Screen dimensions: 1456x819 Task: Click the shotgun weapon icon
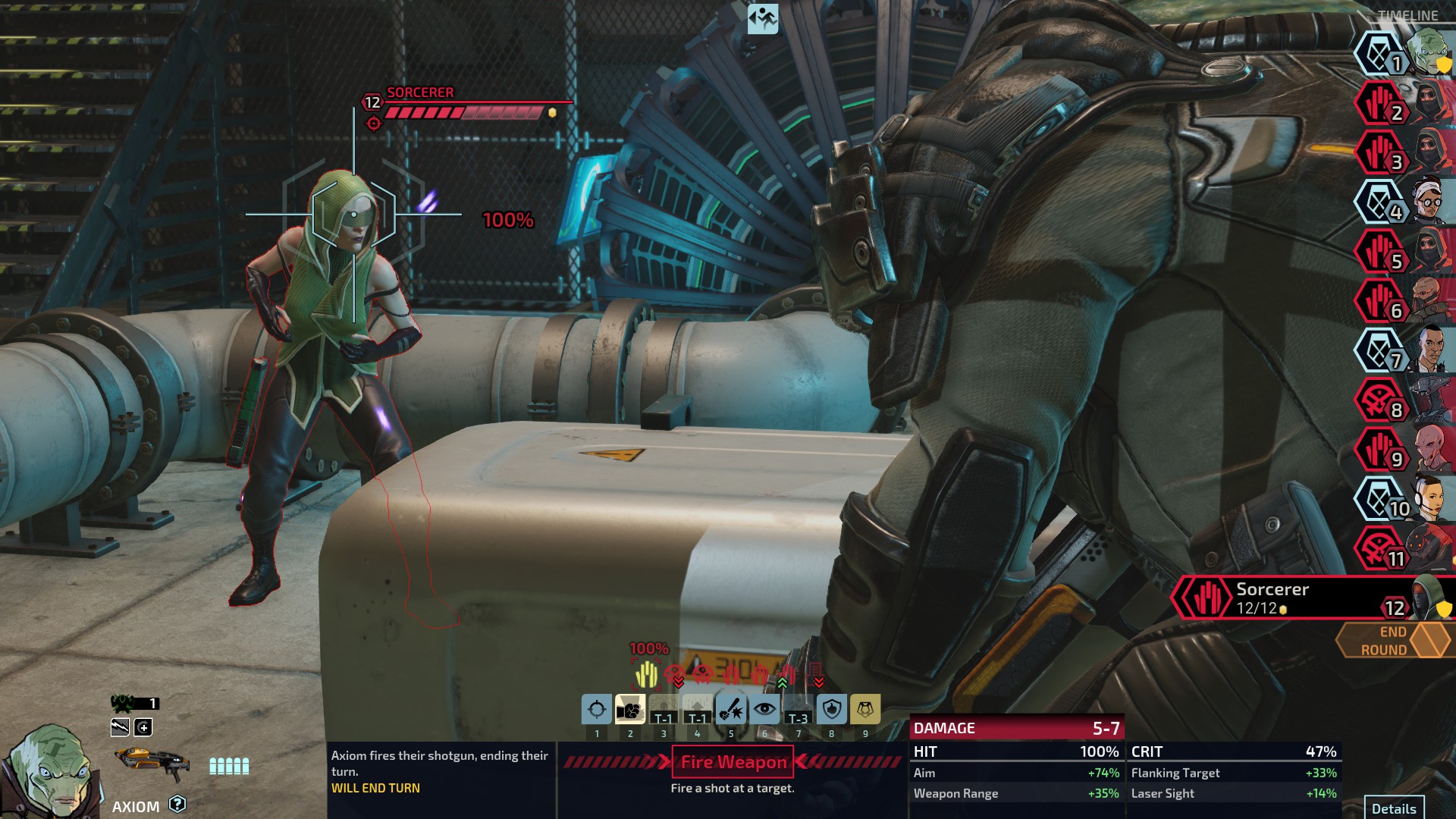click(152, 762)
